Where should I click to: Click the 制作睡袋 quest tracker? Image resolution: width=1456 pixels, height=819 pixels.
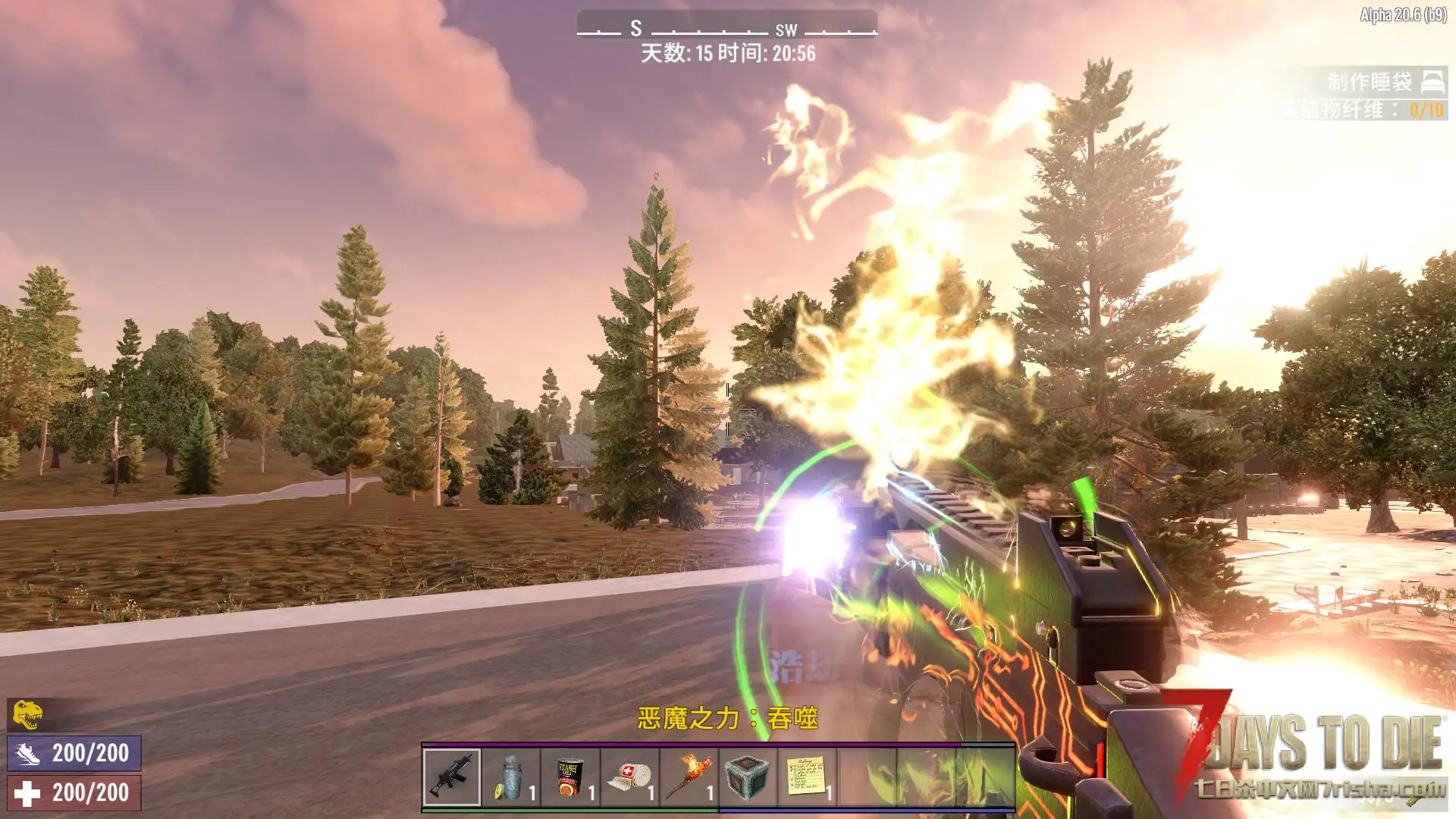(1369, 82)
